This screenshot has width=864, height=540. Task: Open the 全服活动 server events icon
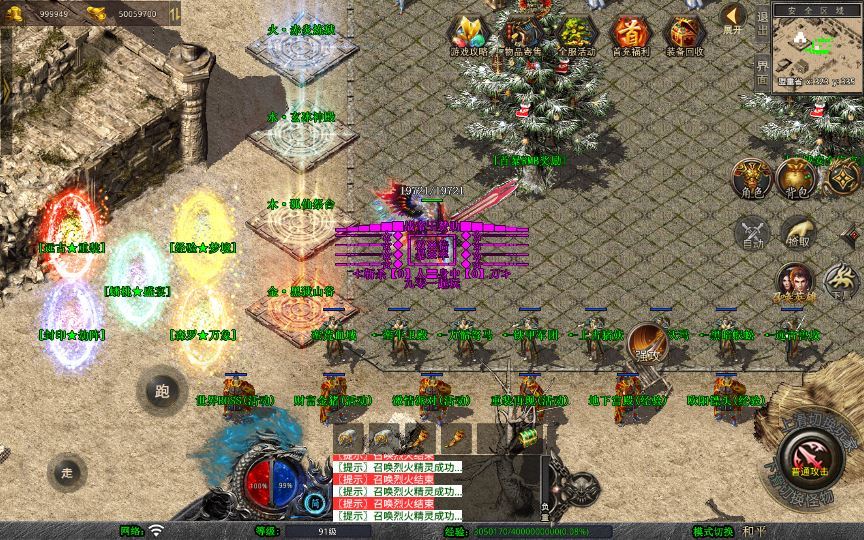(x=577, y=35)
